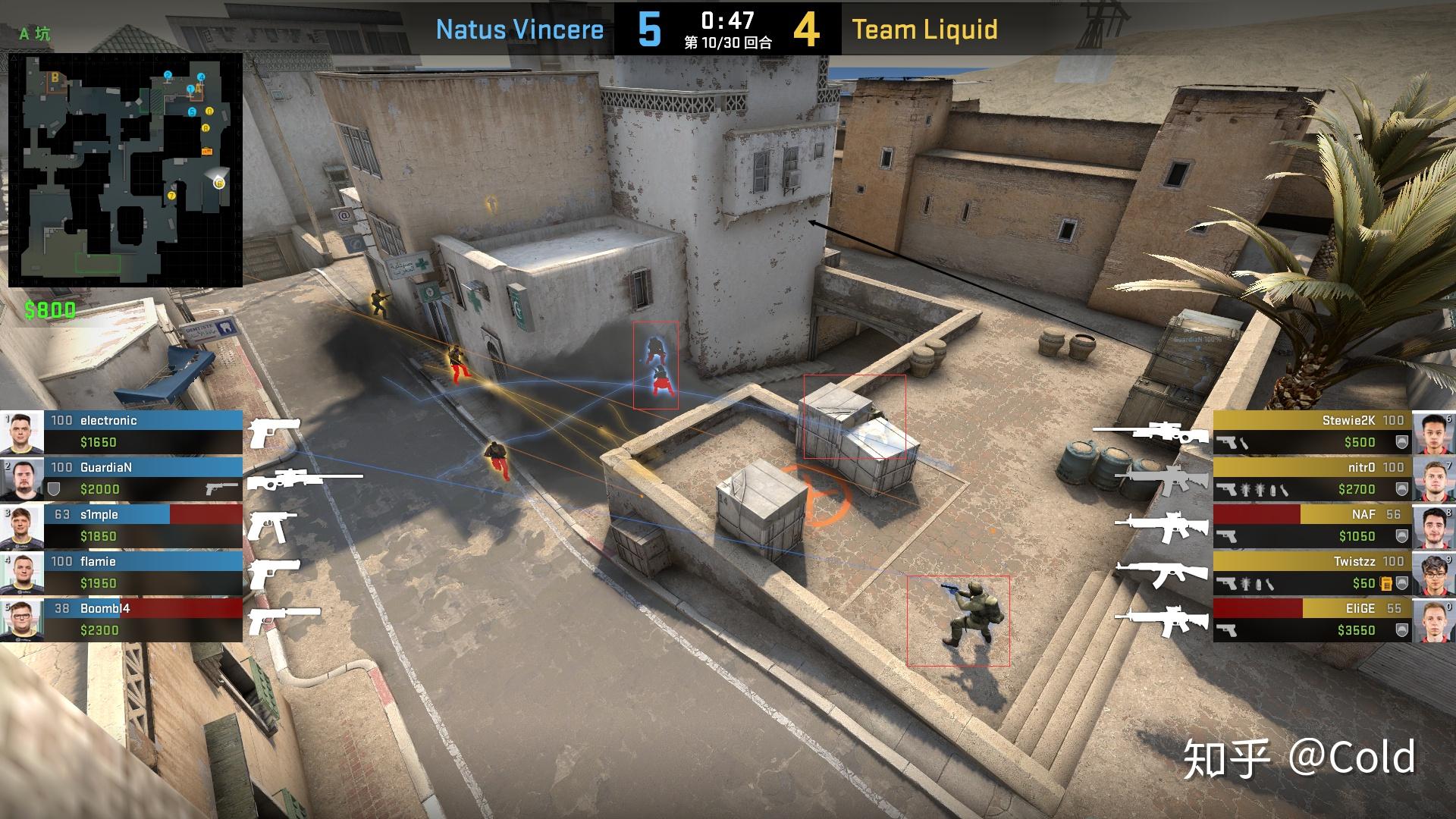Click Twistzz's AK-47 weapon icon
Viewport: 1456px width, 819px height.
(x=1154, y=573)
